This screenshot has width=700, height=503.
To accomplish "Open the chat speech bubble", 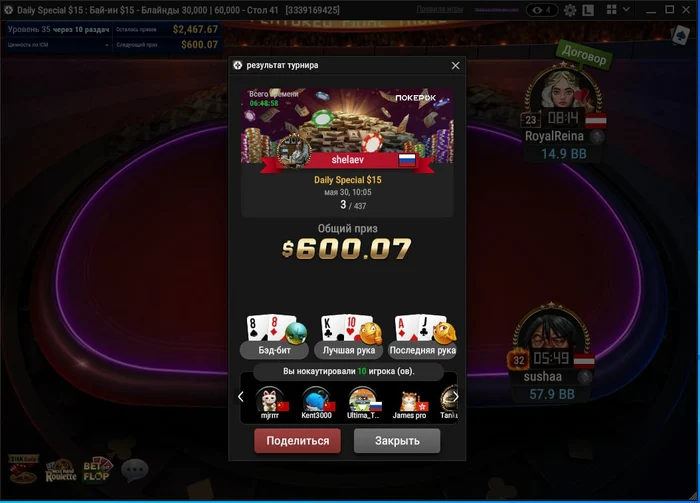I will 134,469.
